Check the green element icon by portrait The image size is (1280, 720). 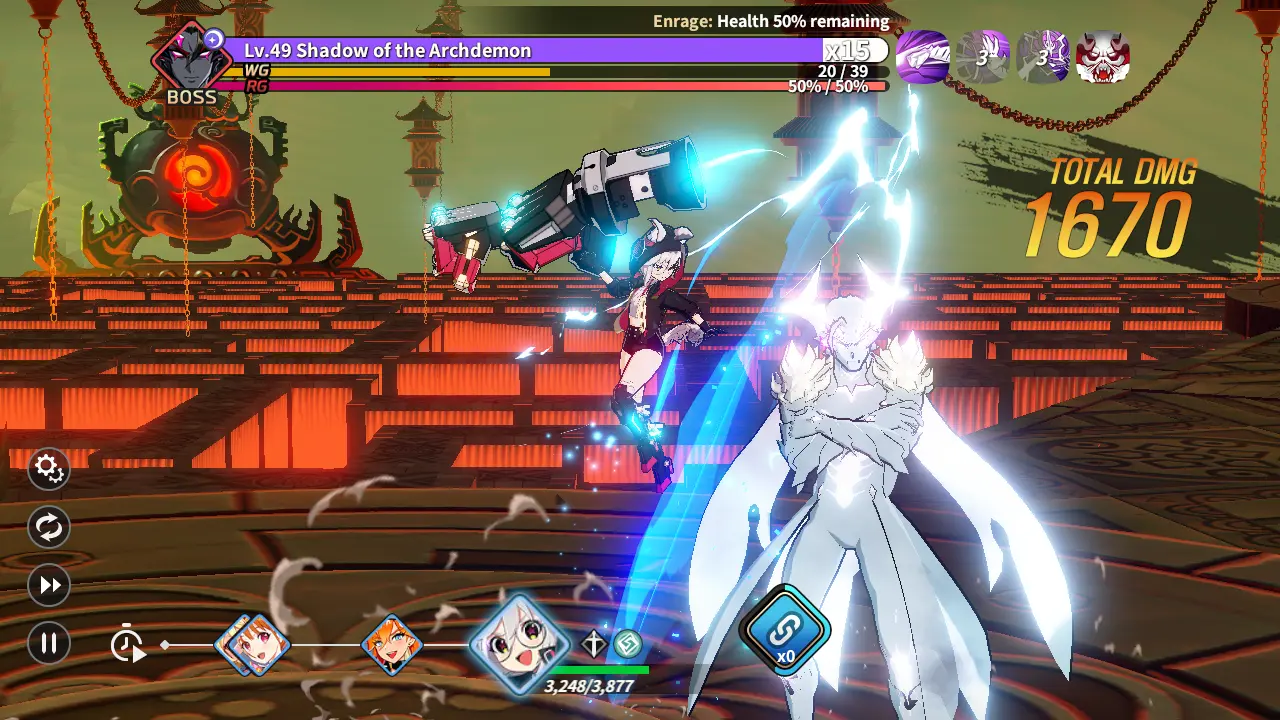[627, 644]
